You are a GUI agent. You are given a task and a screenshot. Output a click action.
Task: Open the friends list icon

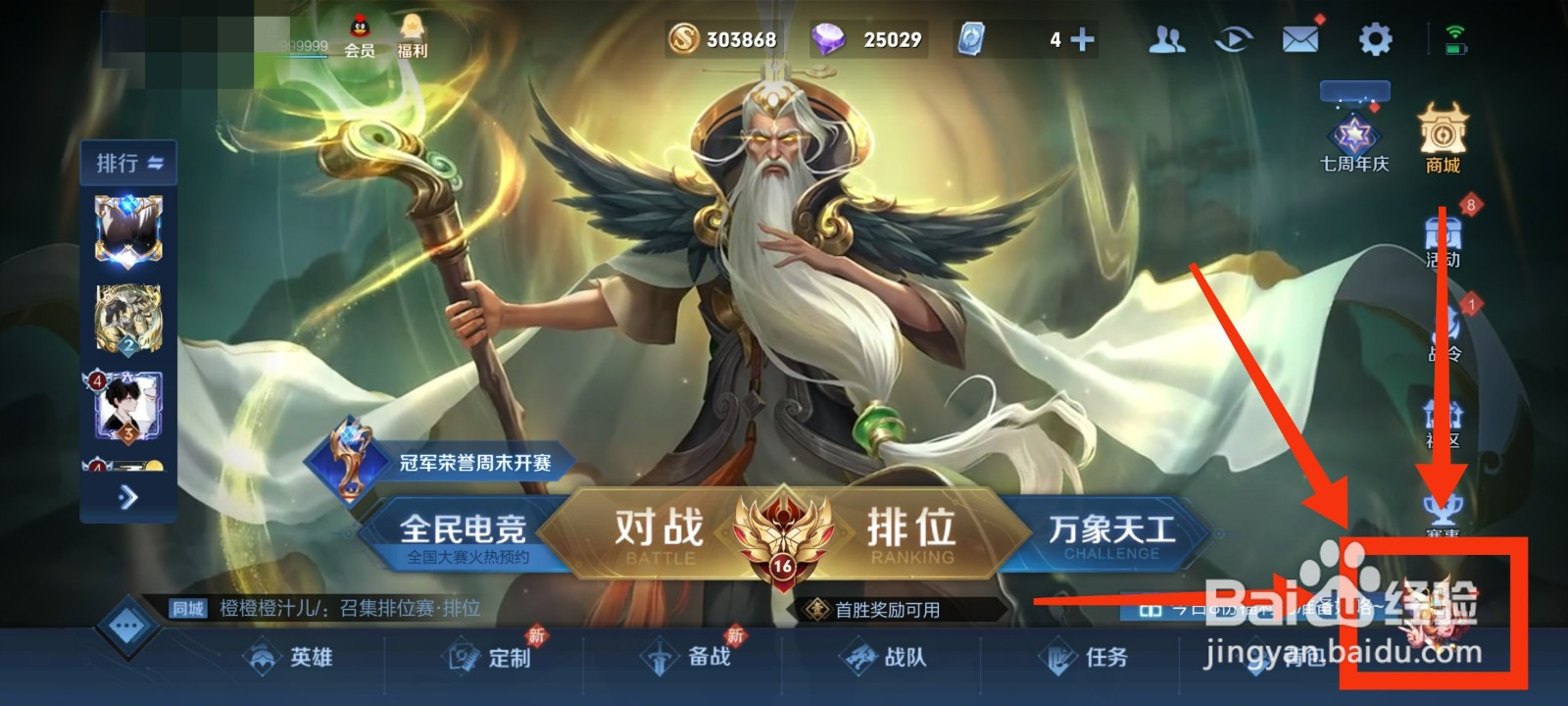click(x=1166, y=39)
